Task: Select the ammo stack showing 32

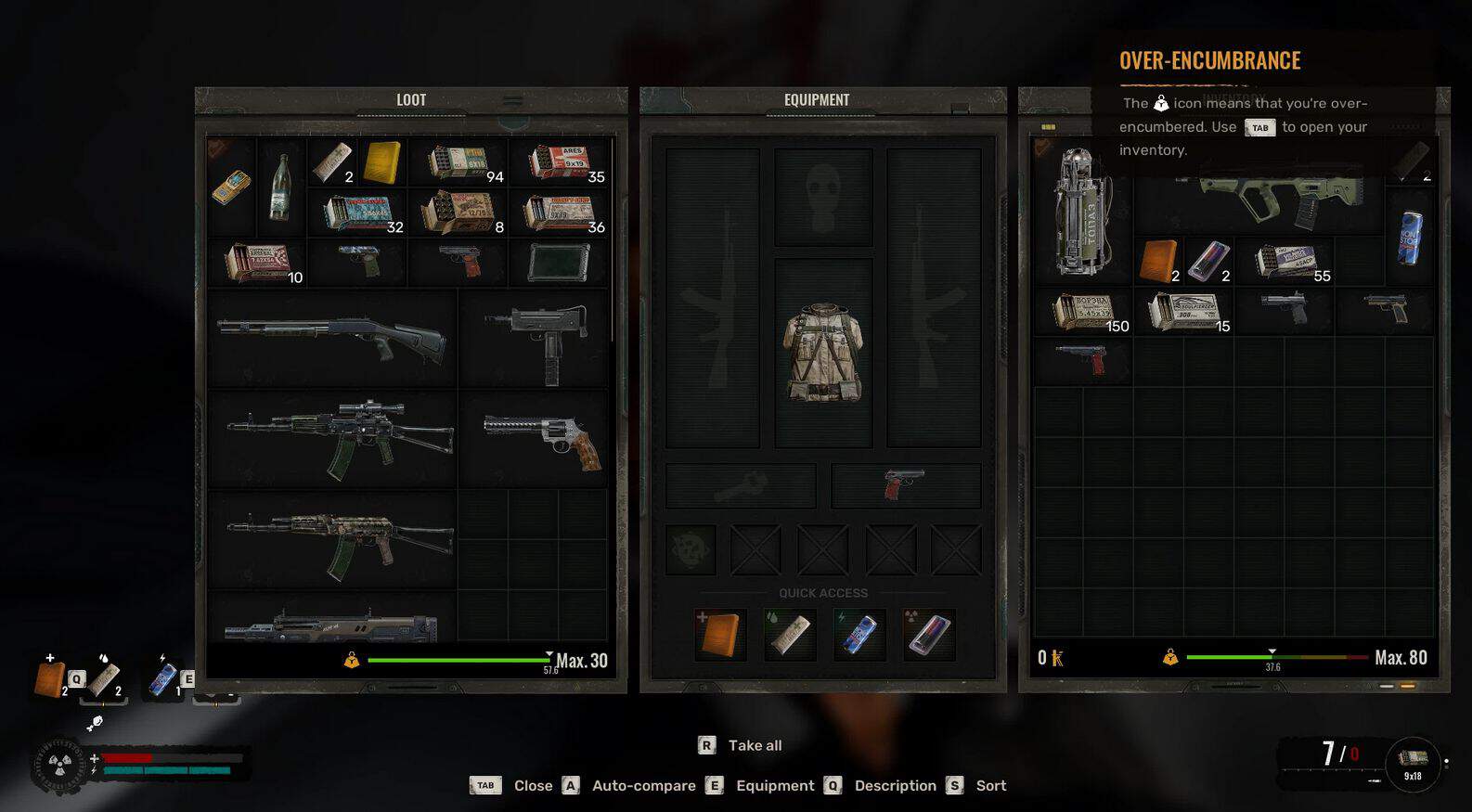Action: point(356,213)
